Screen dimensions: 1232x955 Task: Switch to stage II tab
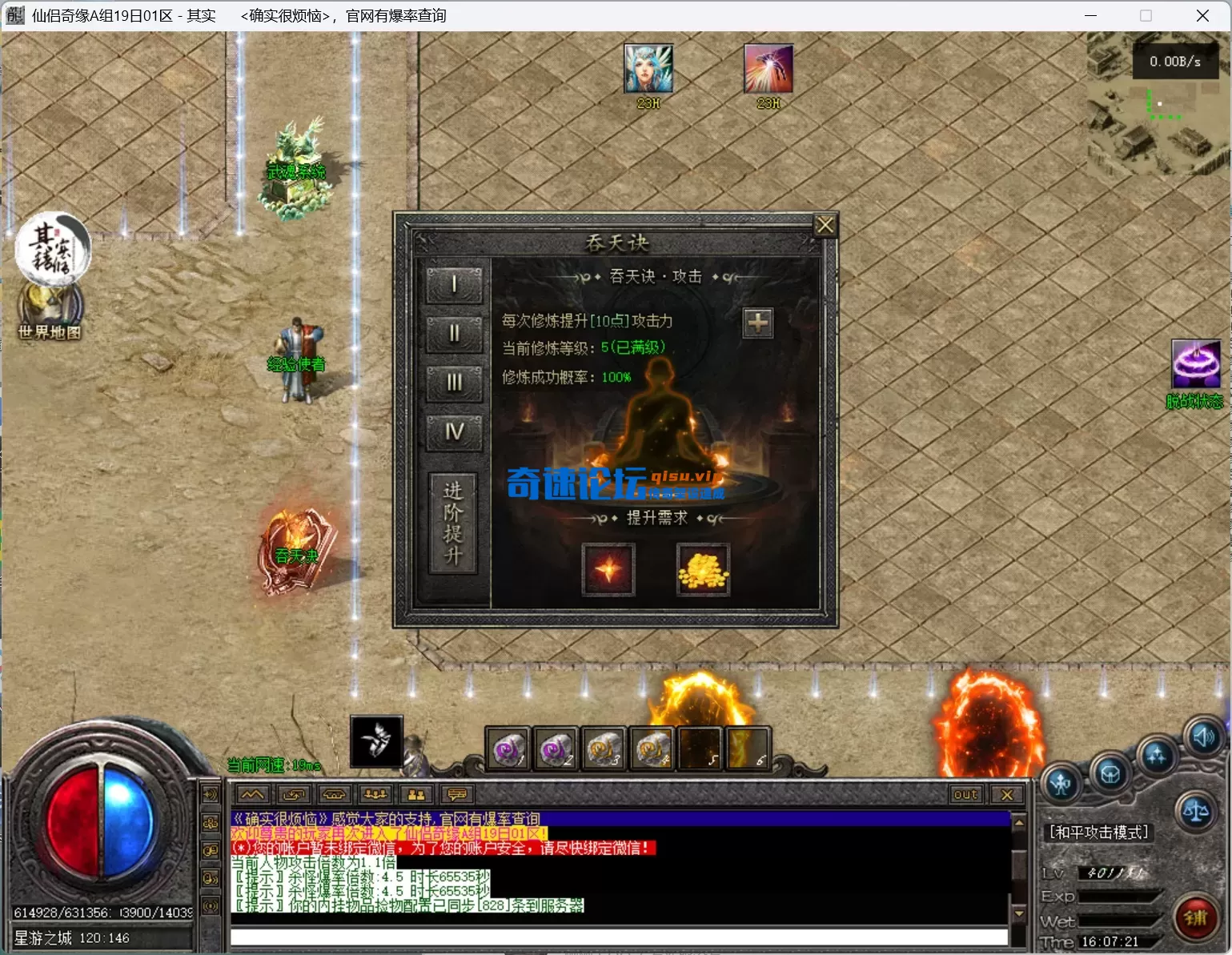[x=454, y=334]
